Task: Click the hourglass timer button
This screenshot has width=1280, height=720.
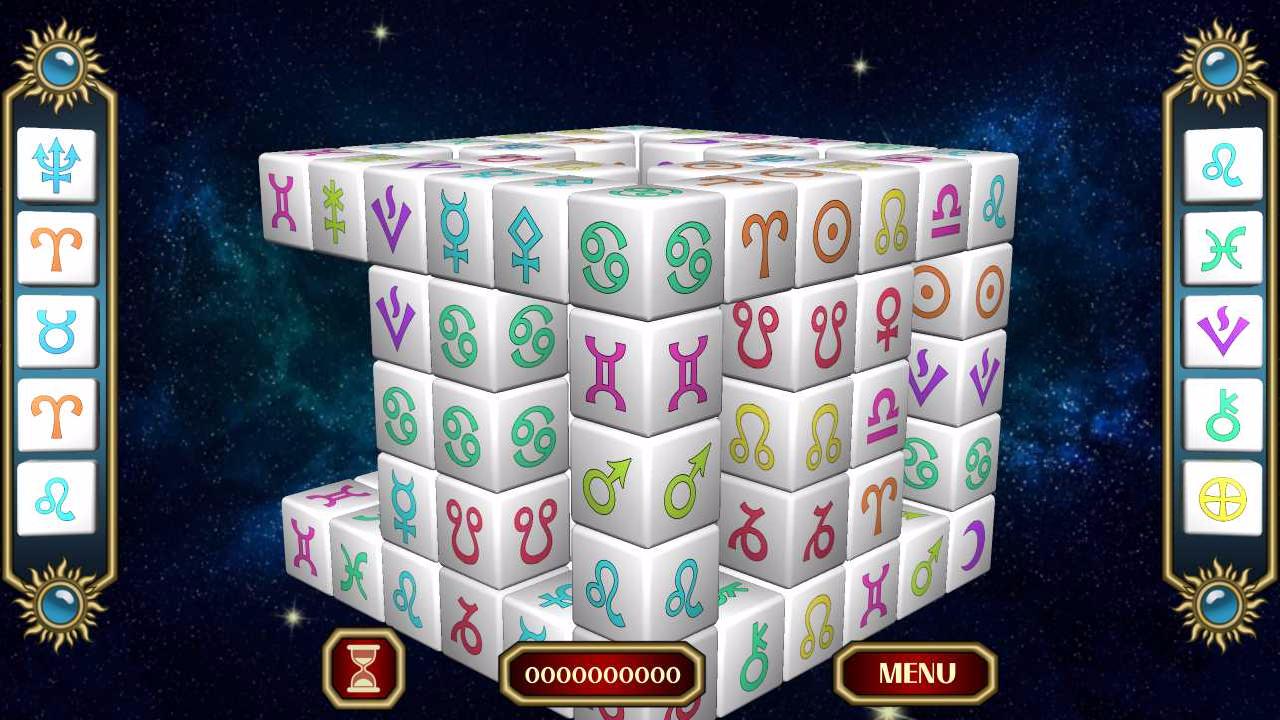Action: coord(366,671)
